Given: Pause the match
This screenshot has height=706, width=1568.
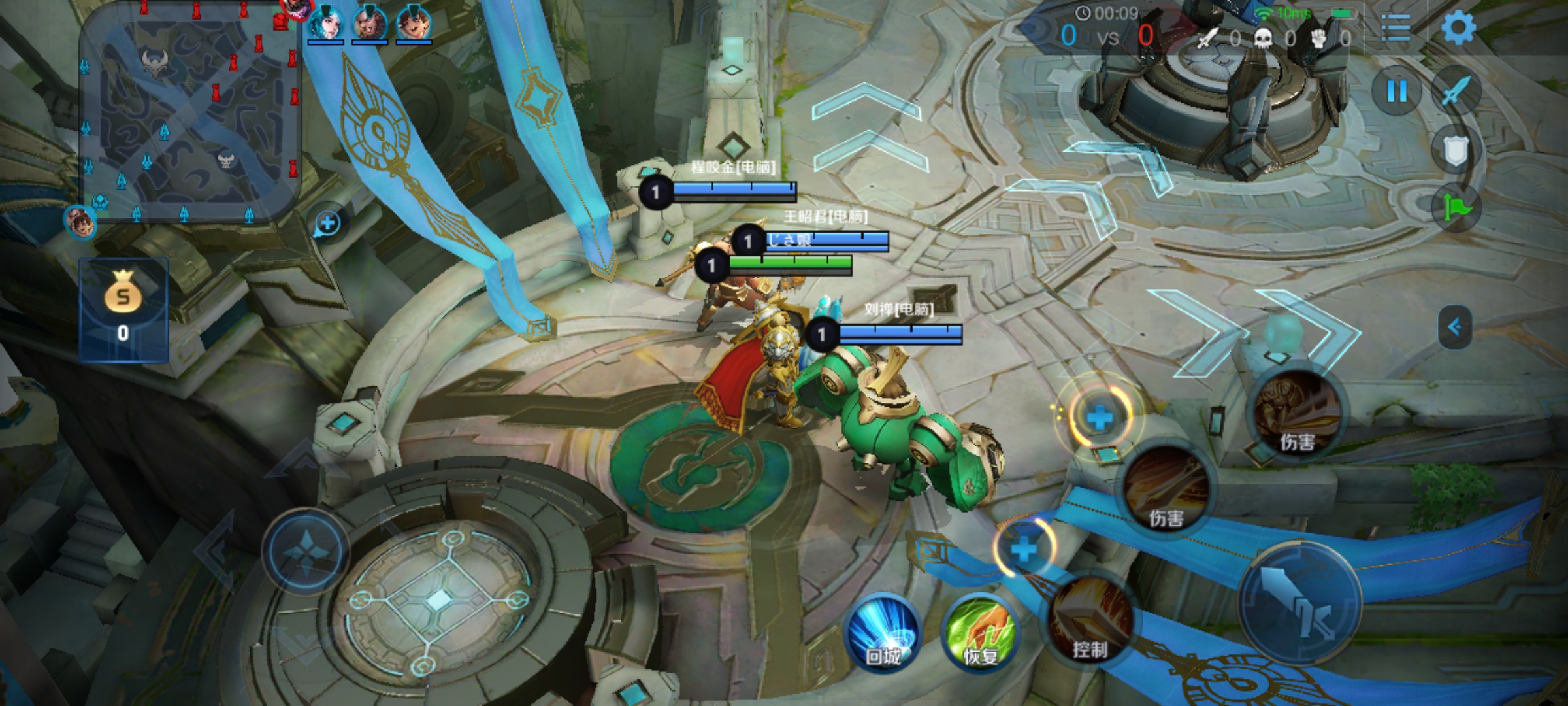Looking at the screenshot, I should pos(1397,92).
